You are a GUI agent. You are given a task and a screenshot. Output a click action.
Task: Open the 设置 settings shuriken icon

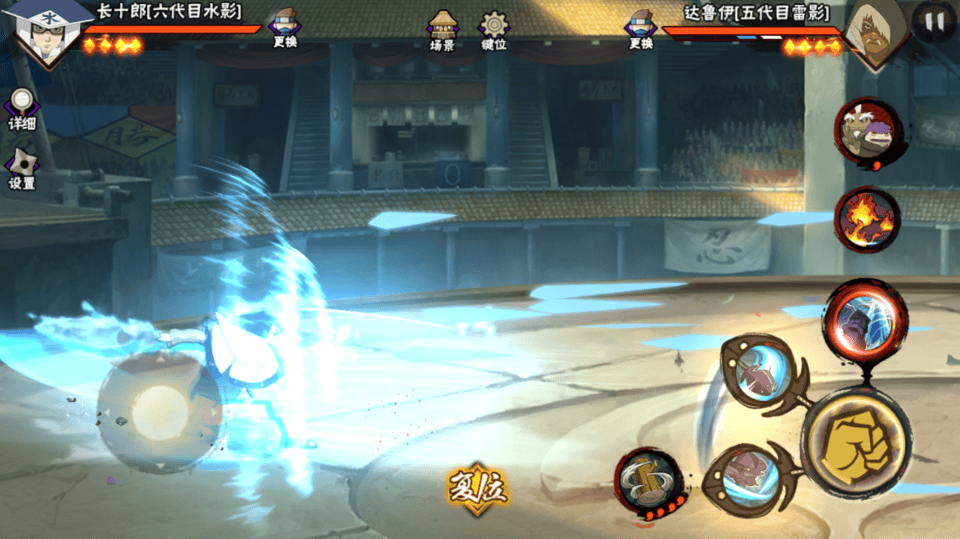pyautogui.click(x=22, y=169)
